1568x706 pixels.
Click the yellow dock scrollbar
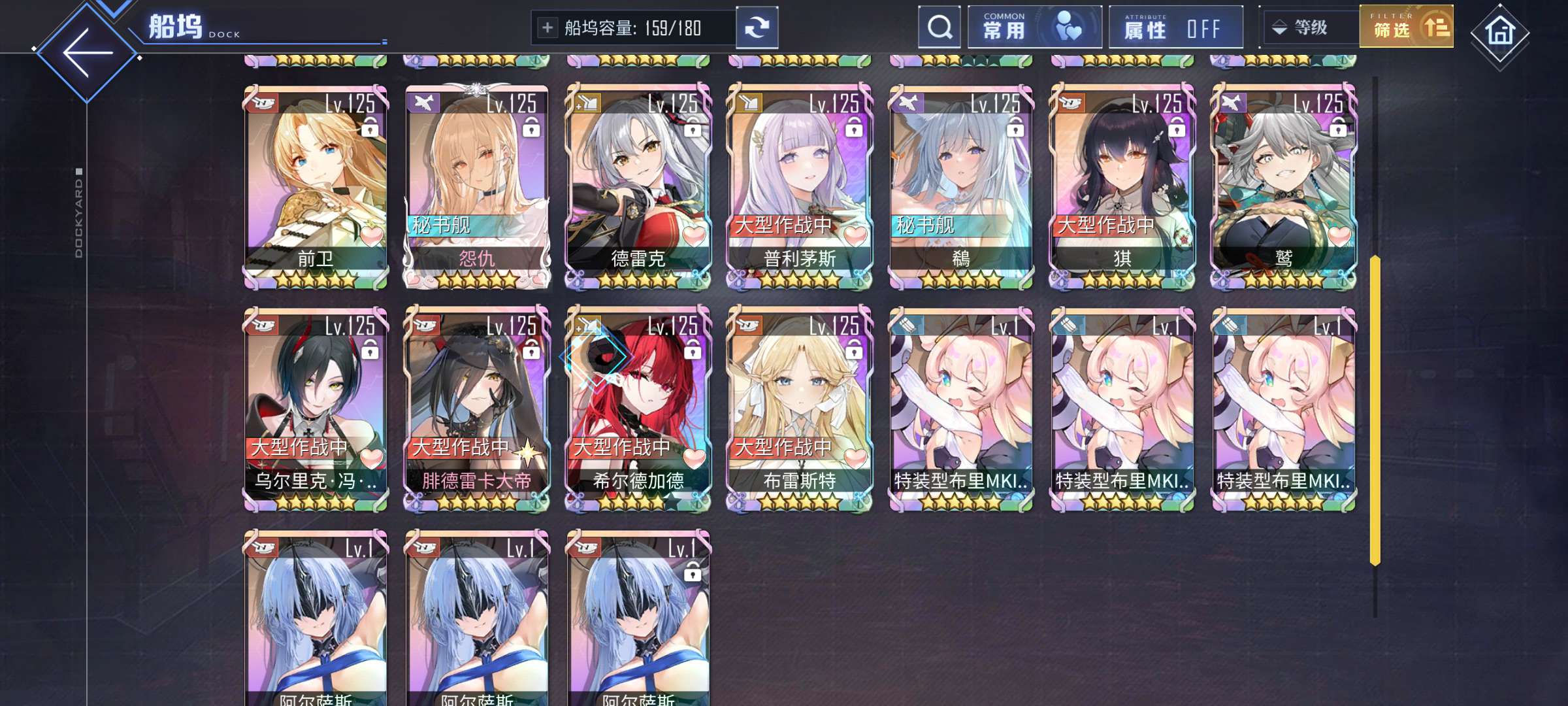pos(1375,410)
